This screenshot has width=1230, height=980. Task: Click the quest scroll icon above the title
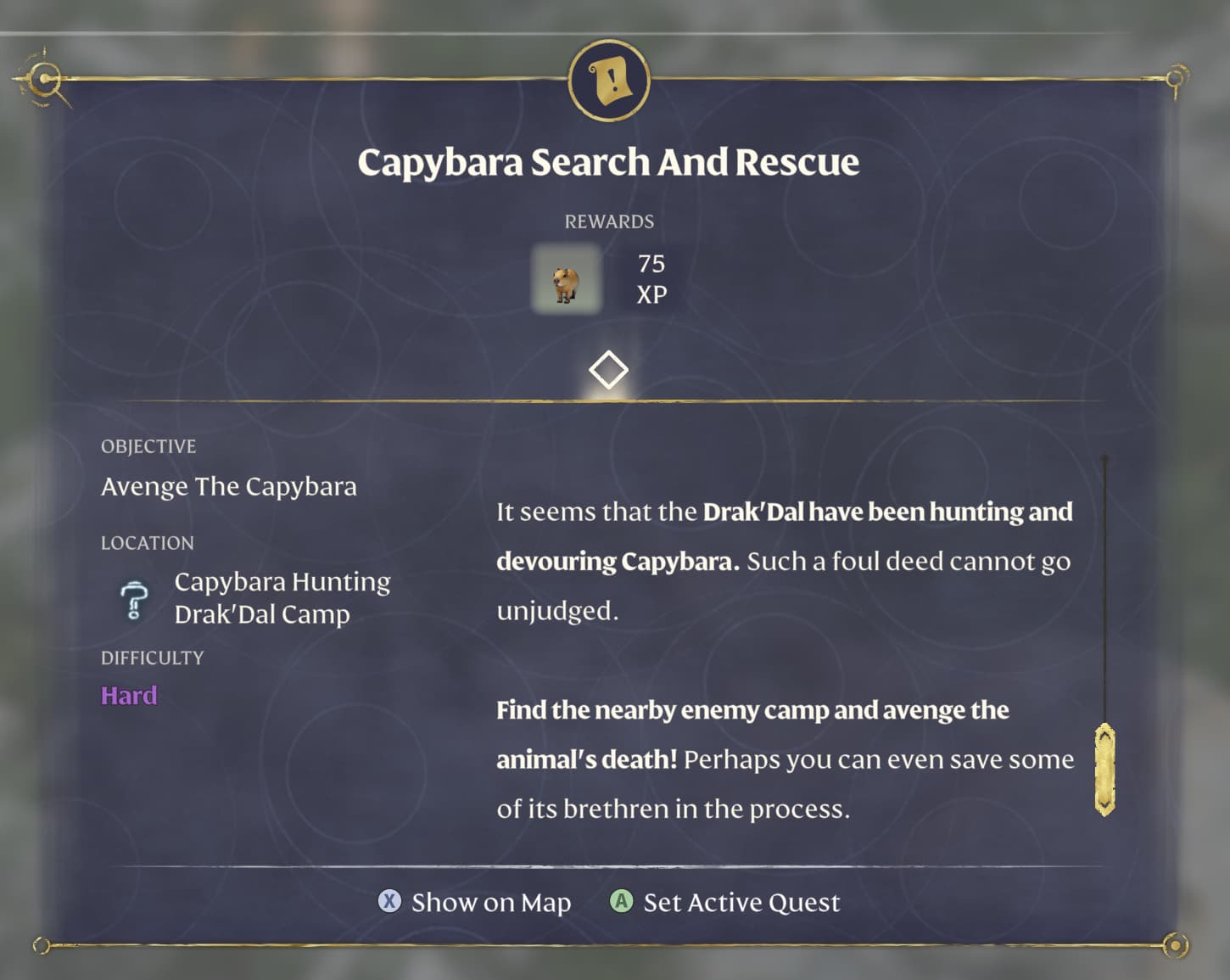click(x=609, y=81)
